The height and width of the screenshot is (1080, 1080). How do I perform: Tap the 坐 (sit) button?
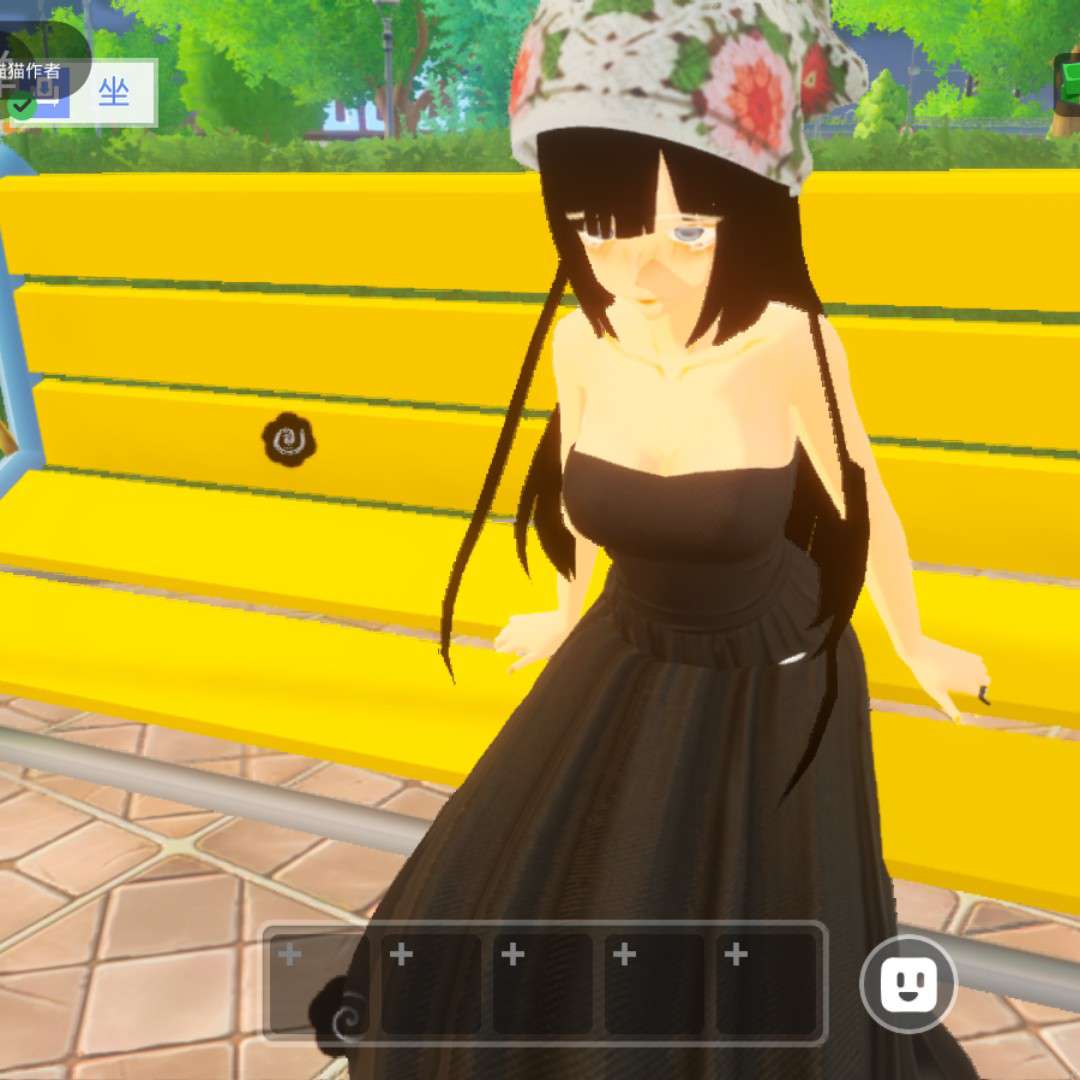coord(114,93)
